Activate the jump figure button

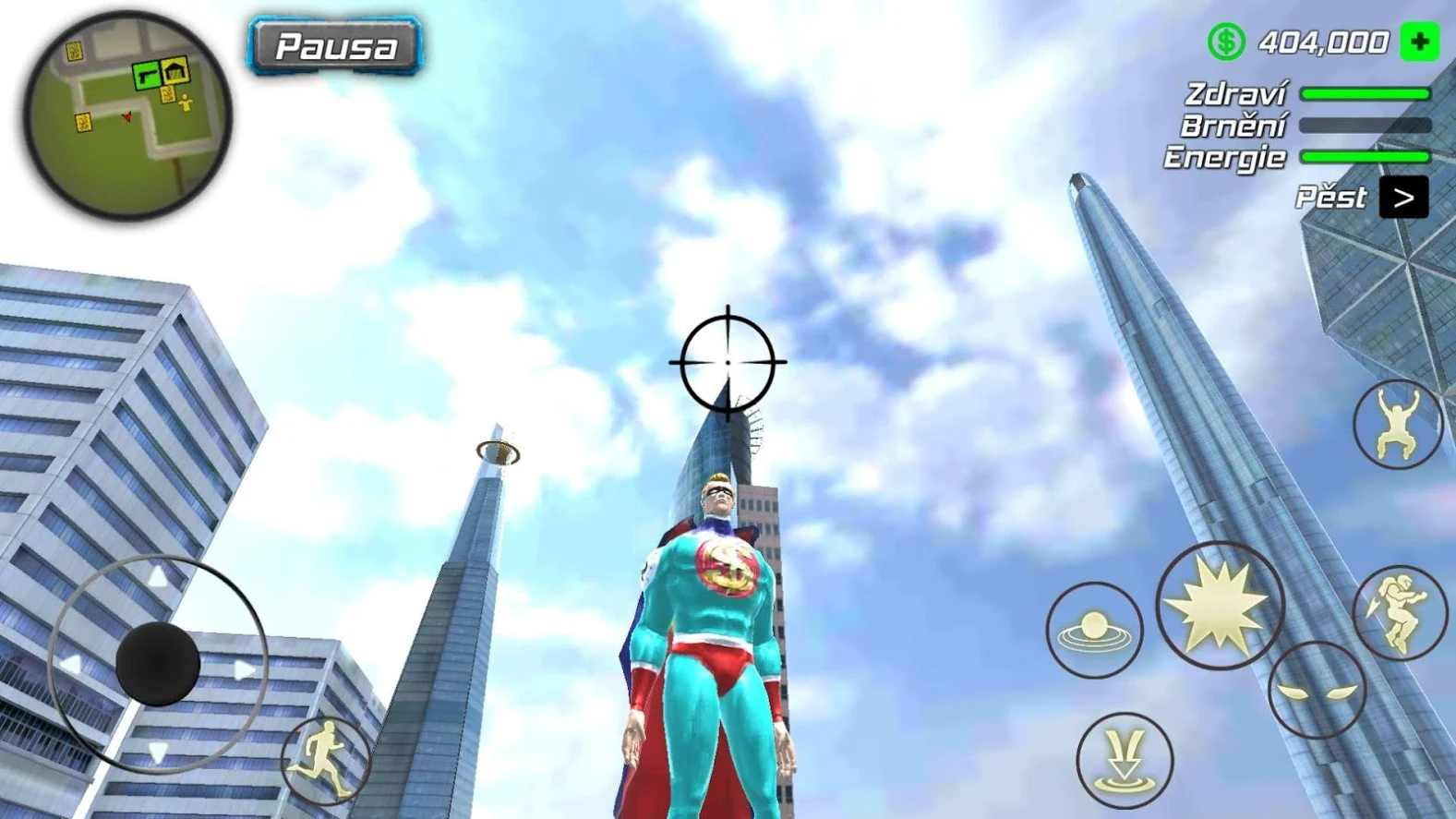point(1396,425)
